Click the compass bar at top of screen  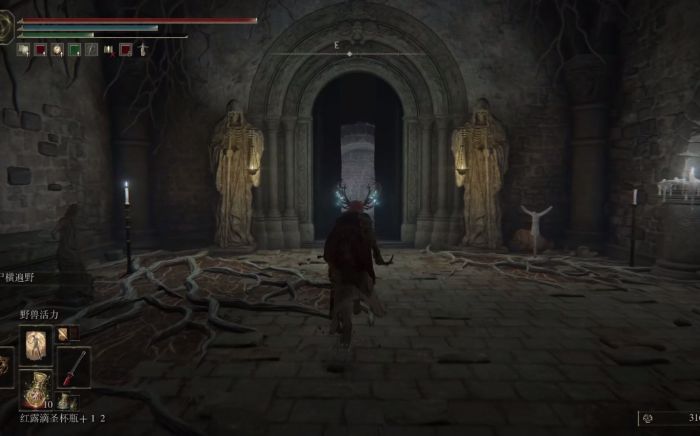click(348, 53)
